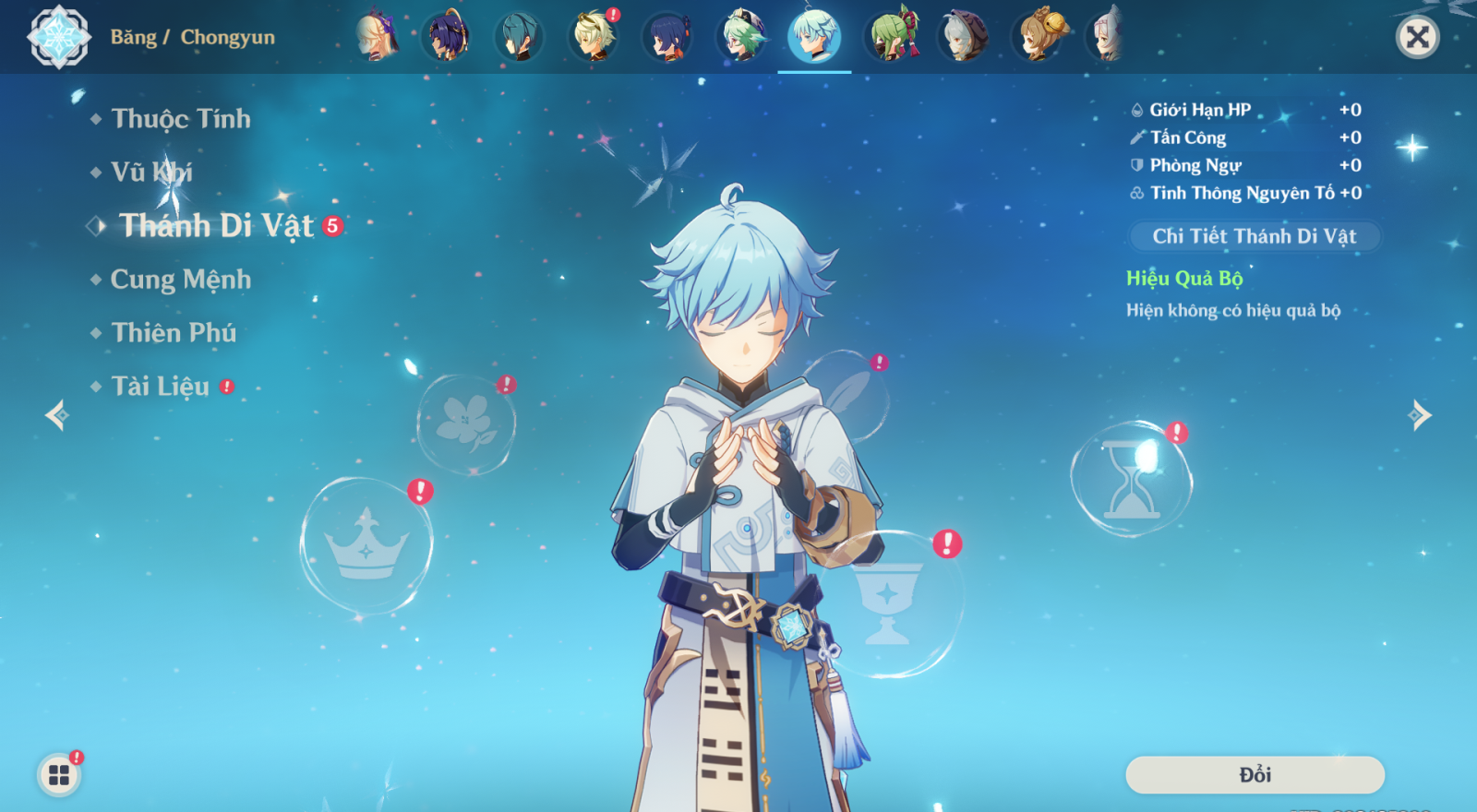This screenshot has width=1477, height=812.
Task: Click the Chi Tiết Thánh Di Vật button
Action: point(1254,236)
